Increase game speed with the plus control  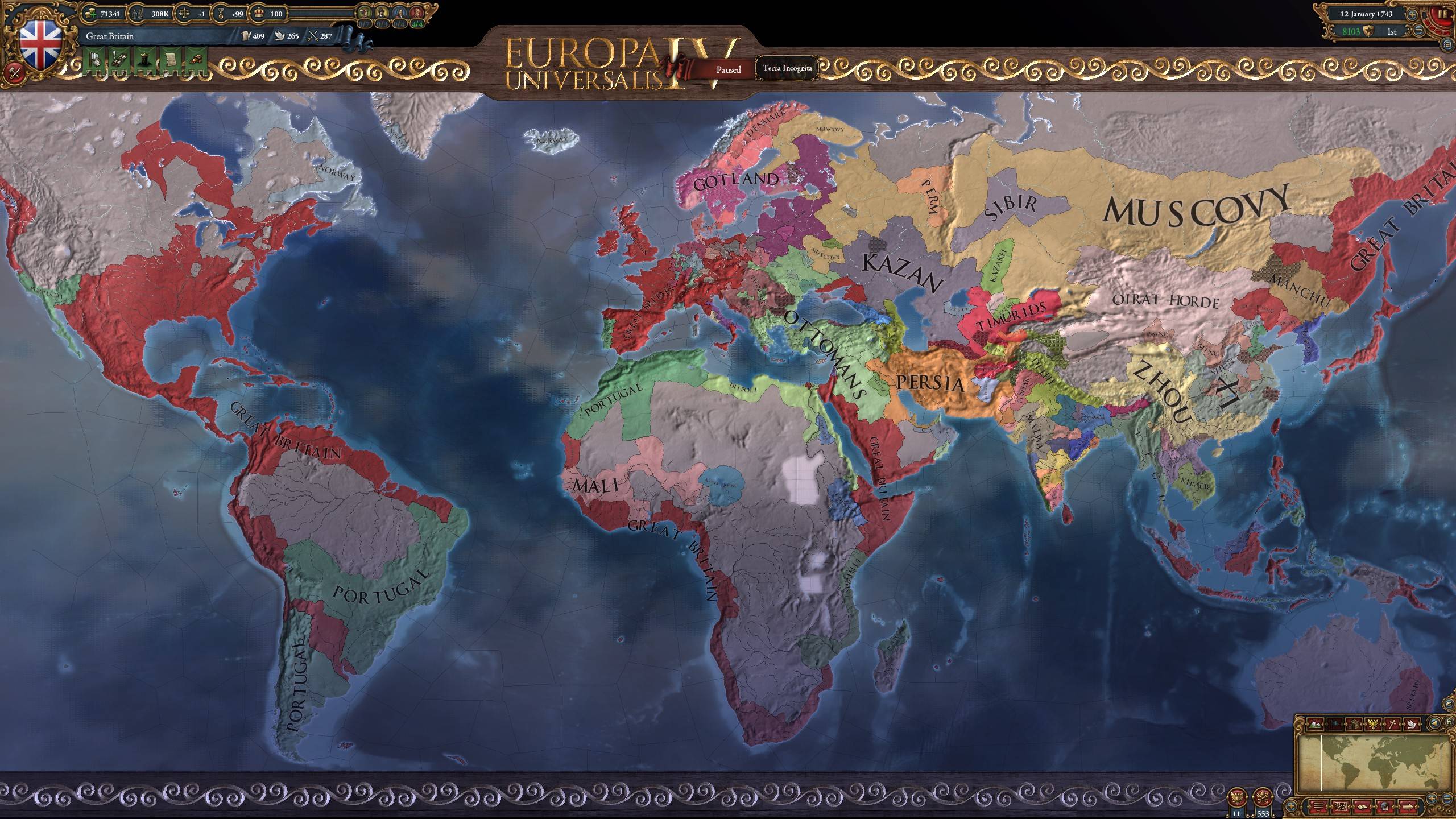(x=1412, y=15)
